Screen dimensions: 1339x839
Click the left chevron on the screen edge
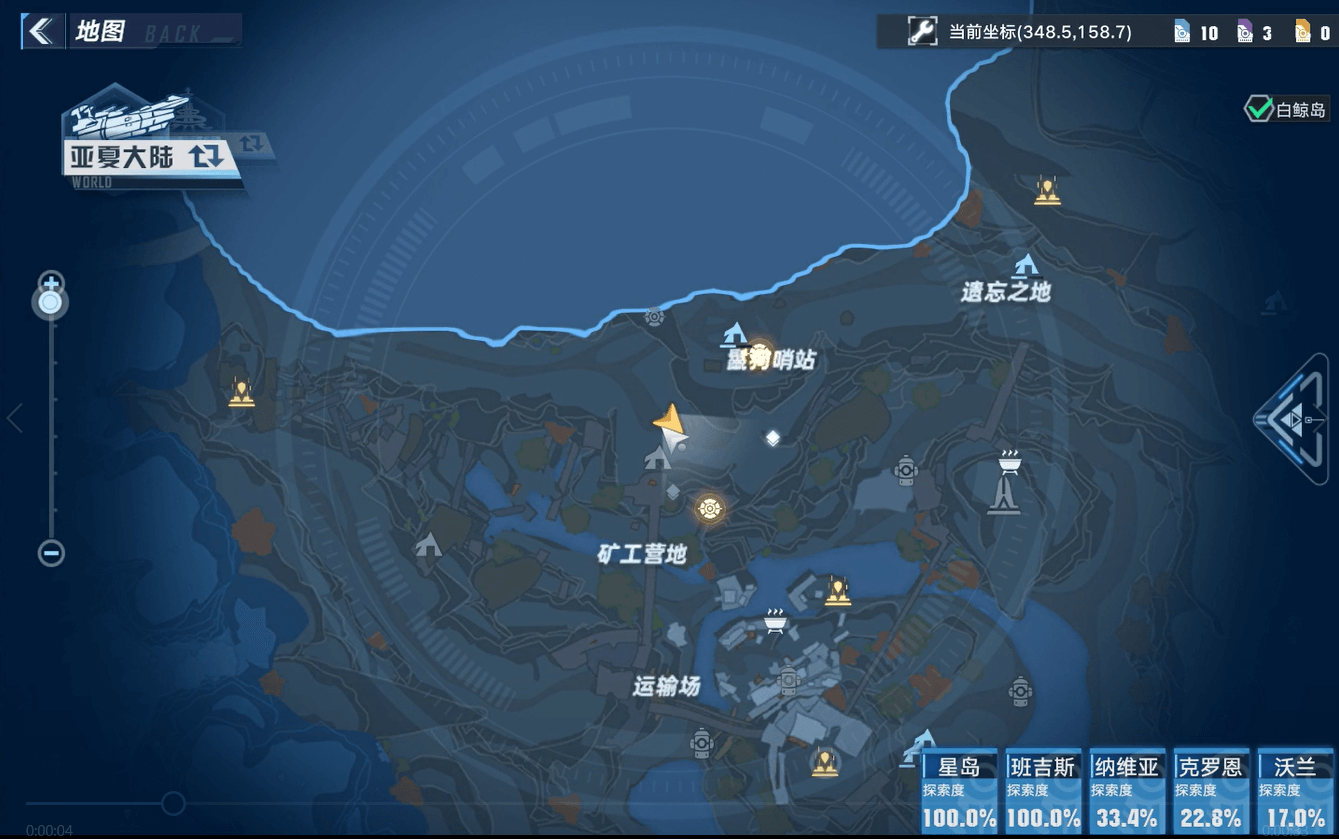(14, 419)
